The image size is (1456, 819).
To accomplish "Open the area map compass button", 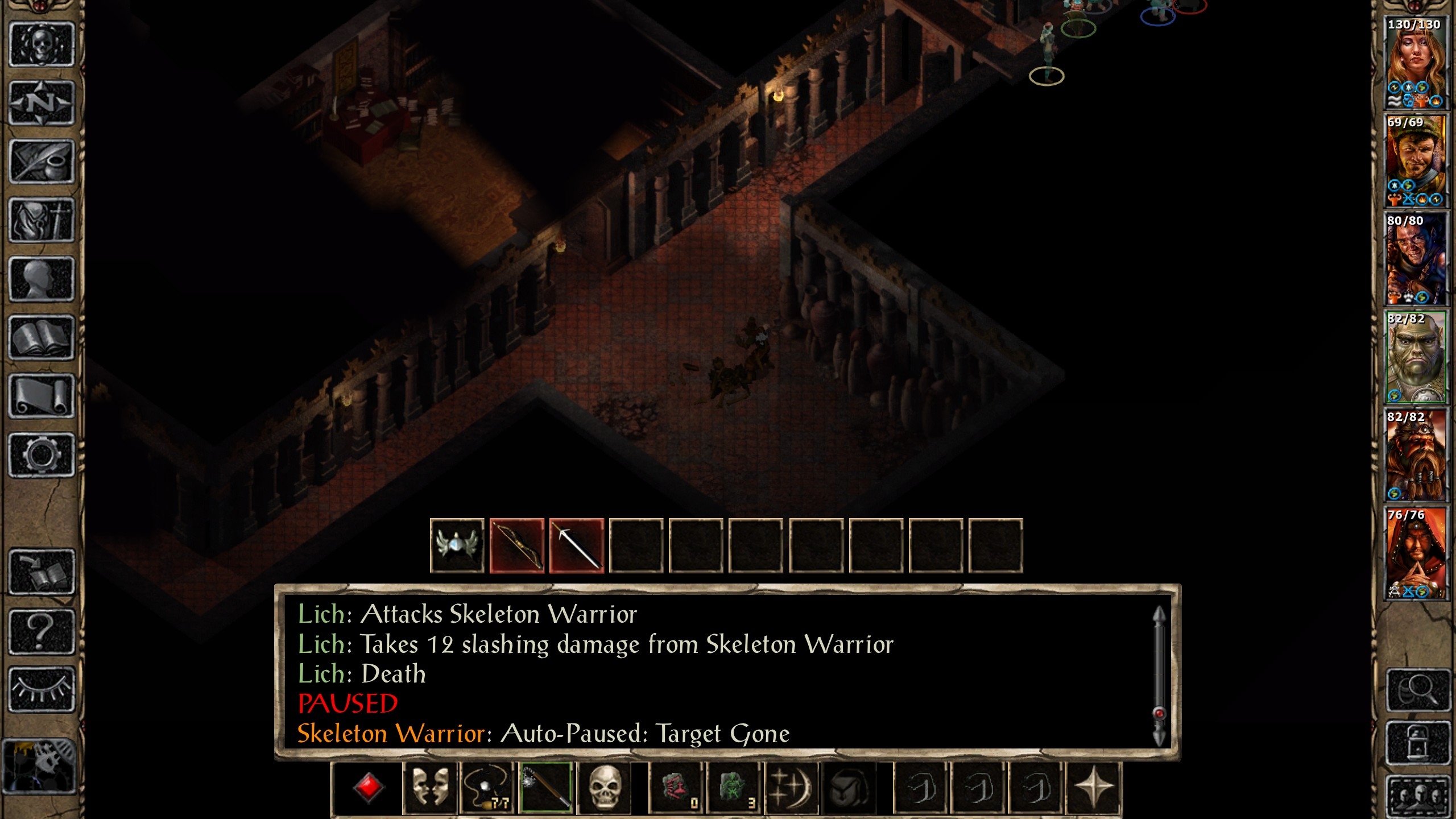I will (42, 103).
